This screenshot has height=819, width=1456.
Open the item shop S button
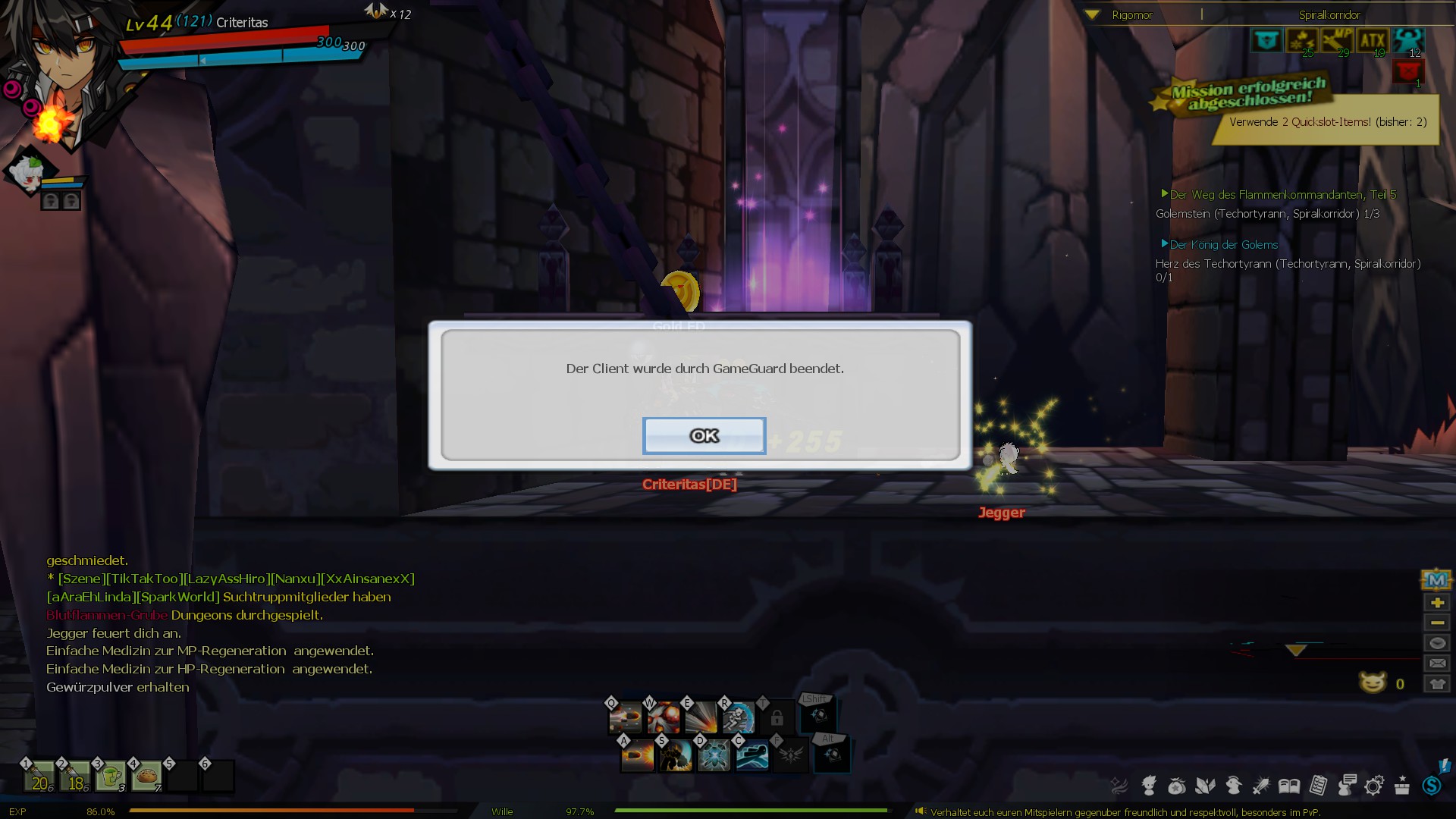pyautogui.click(x=1432, y=786)
